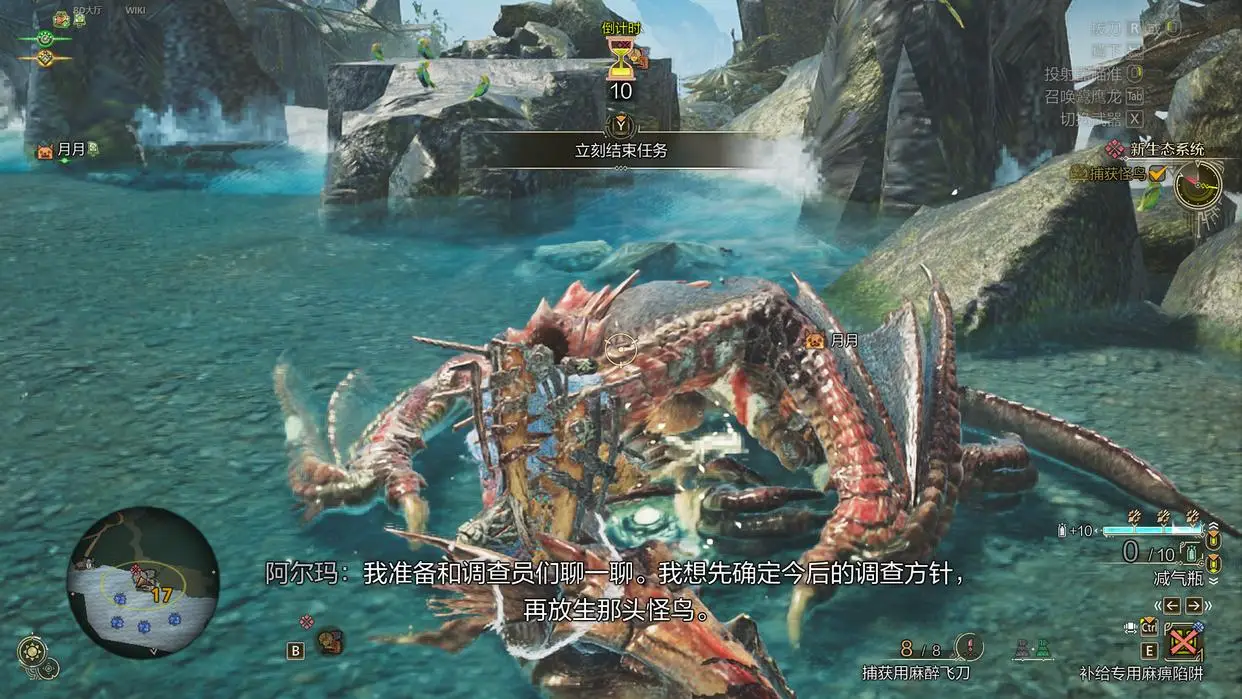This screenshot has width=1242, height=699.
Task: Open the circular area minimap
Action: (x=143, y=581)
